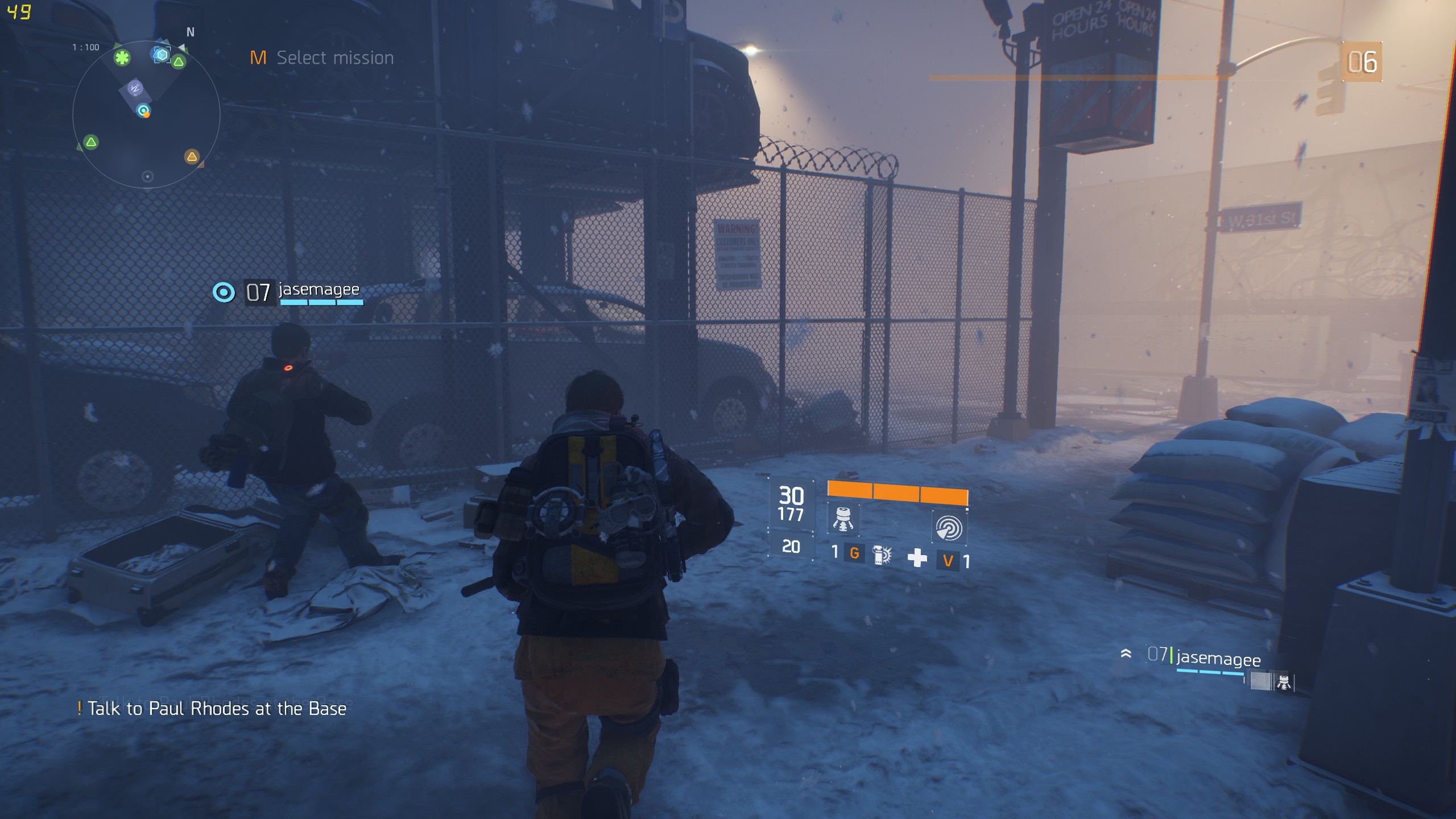Click the Talk to Paul Rhodes objective
Viewport: 1456px width, 819px height.
pyautogui.click(x=216, y=709)
